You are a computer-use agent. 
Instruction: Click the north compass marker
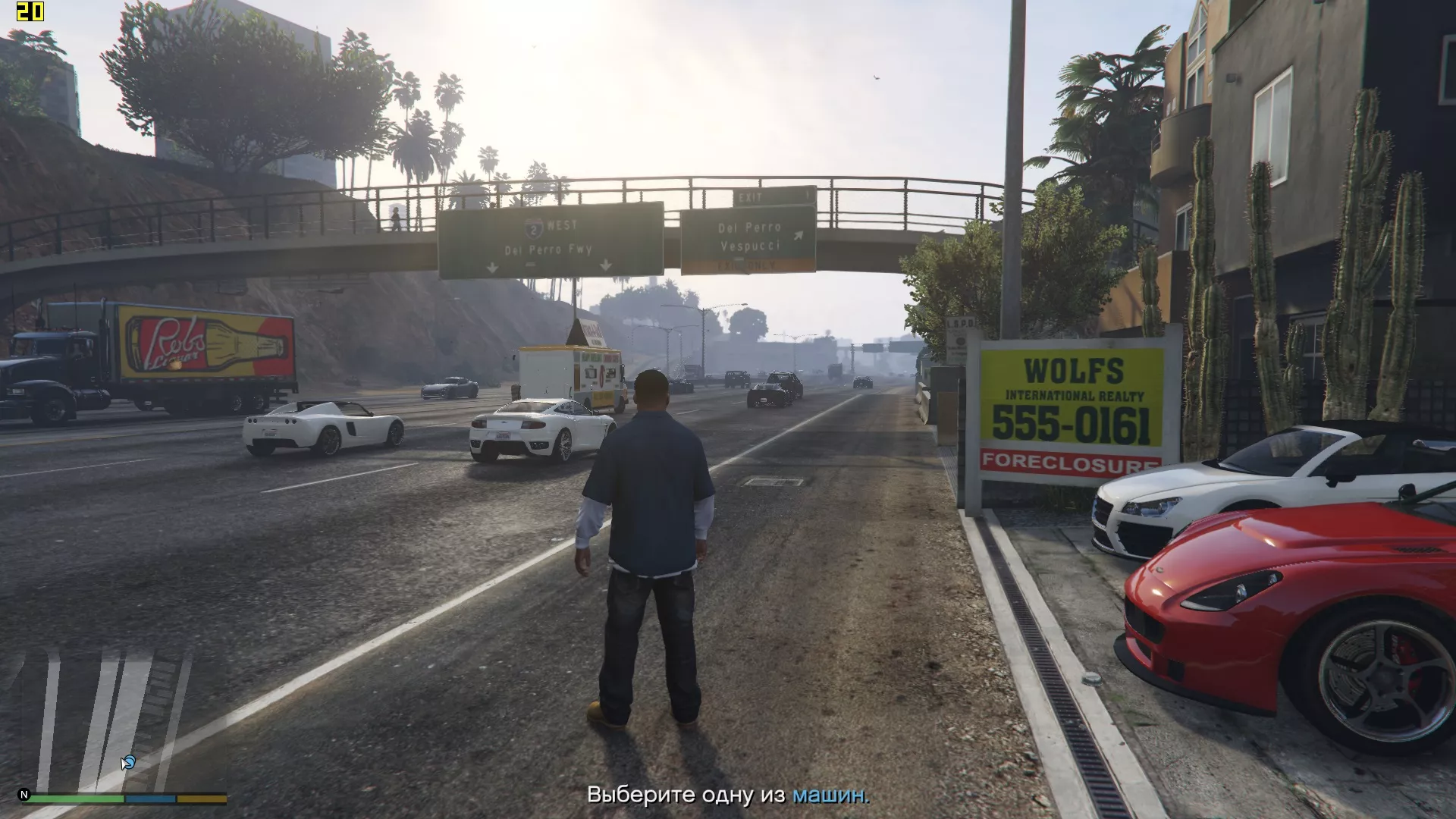(24, 795)
